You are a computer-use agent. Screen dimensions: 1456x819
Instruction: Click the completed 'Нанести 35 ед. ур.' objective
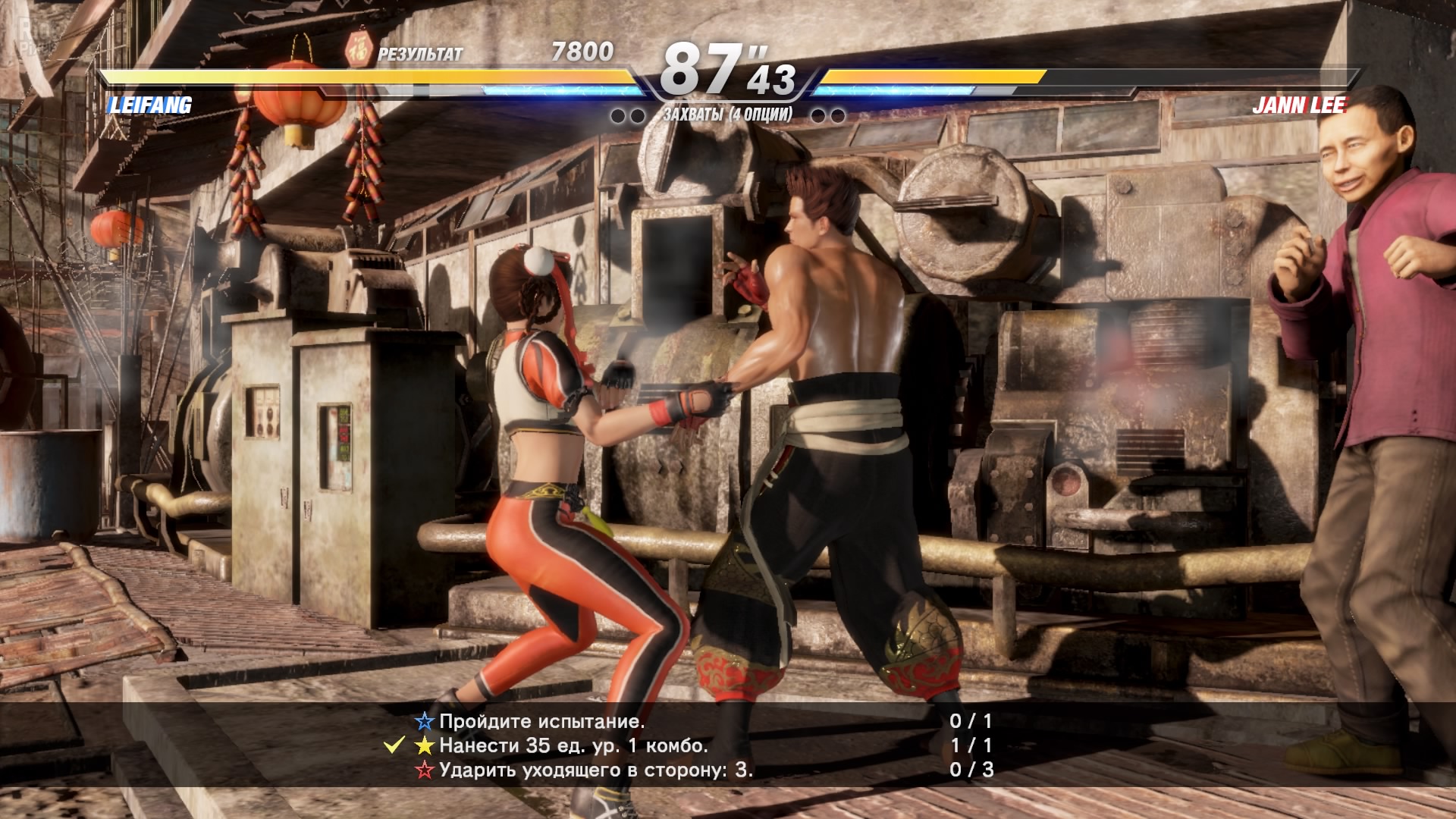click(573, 745)
